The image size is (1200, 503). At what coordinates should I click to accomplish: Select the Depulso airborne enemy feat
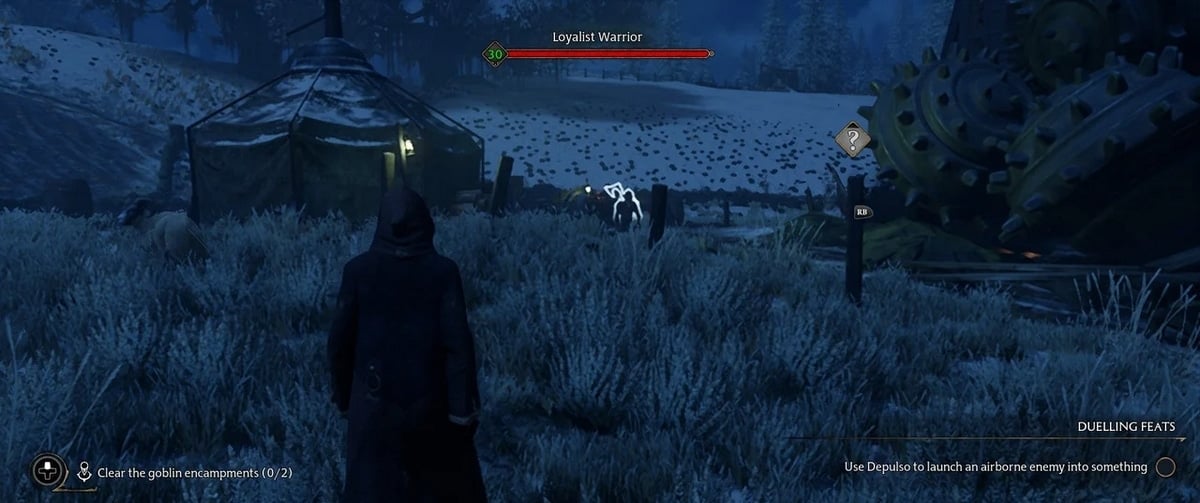(x=995, y=467)
